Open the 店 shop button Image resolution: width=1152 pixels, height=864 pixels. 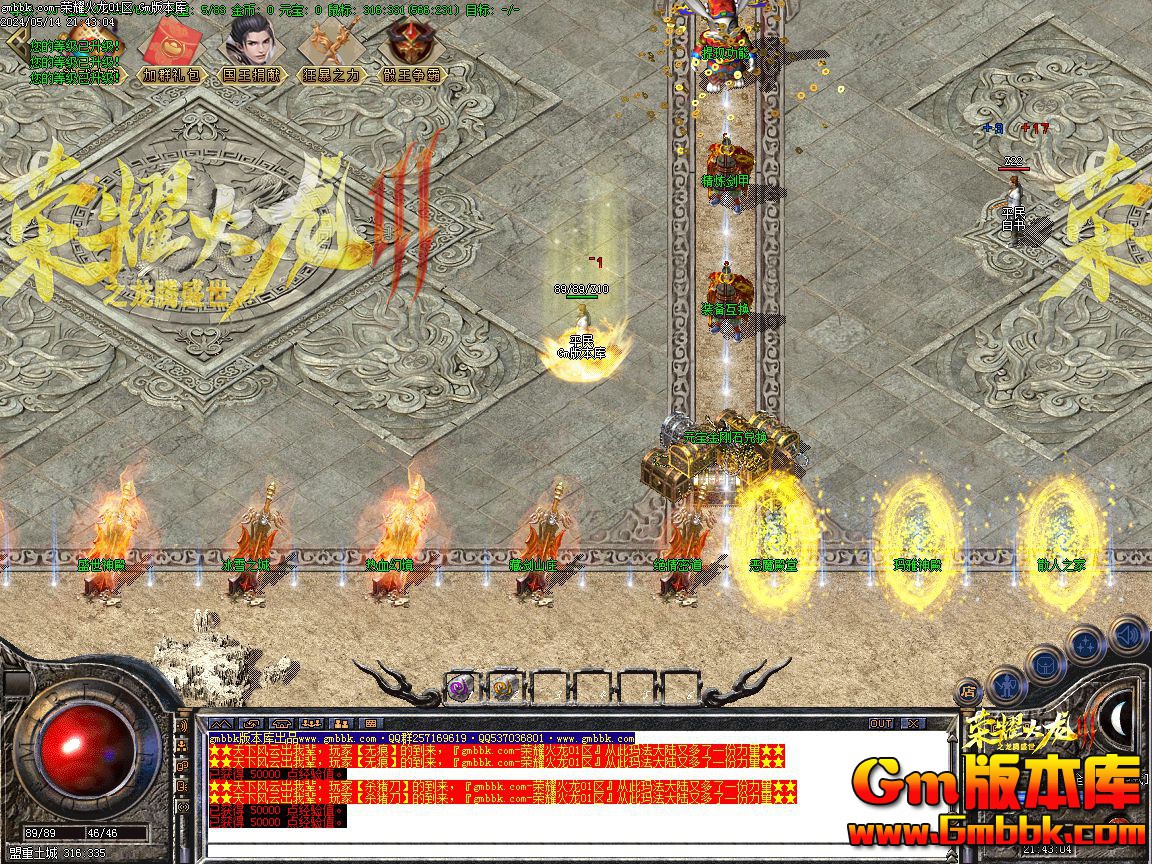968,691
